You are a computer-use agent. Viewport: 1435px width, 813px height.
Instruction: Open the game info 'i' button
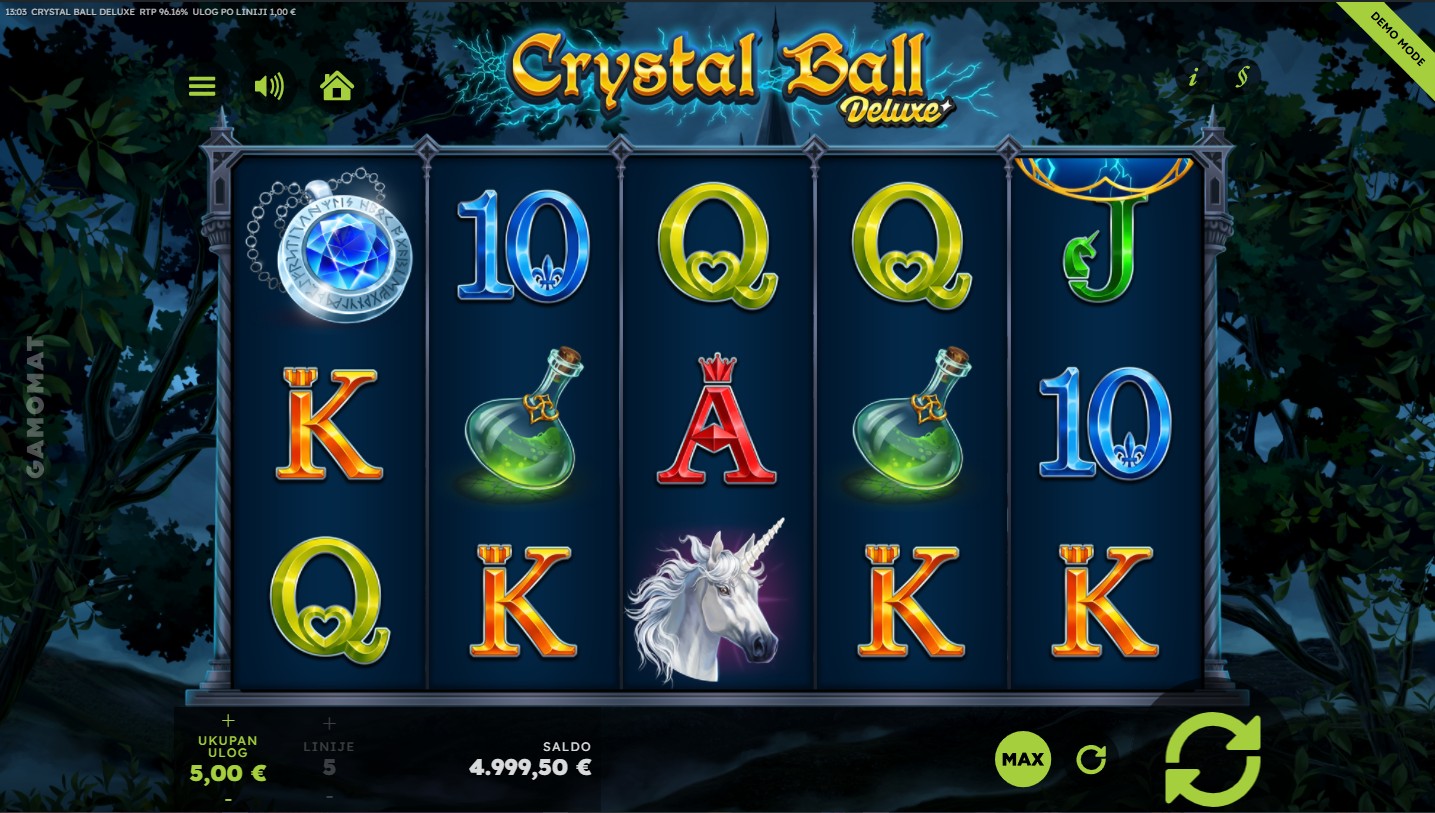tap(1192, 77)
